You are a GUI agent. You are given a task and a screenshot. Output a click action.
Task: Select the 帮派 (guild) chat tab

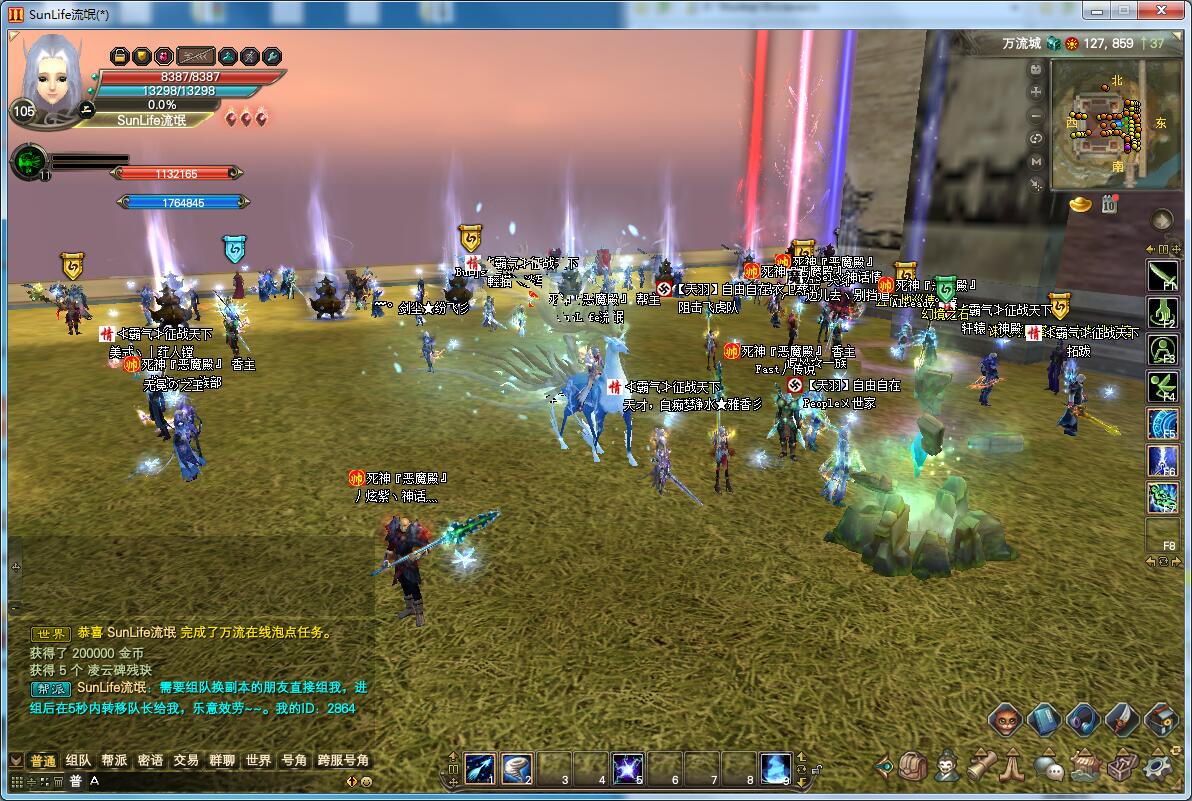114,760
